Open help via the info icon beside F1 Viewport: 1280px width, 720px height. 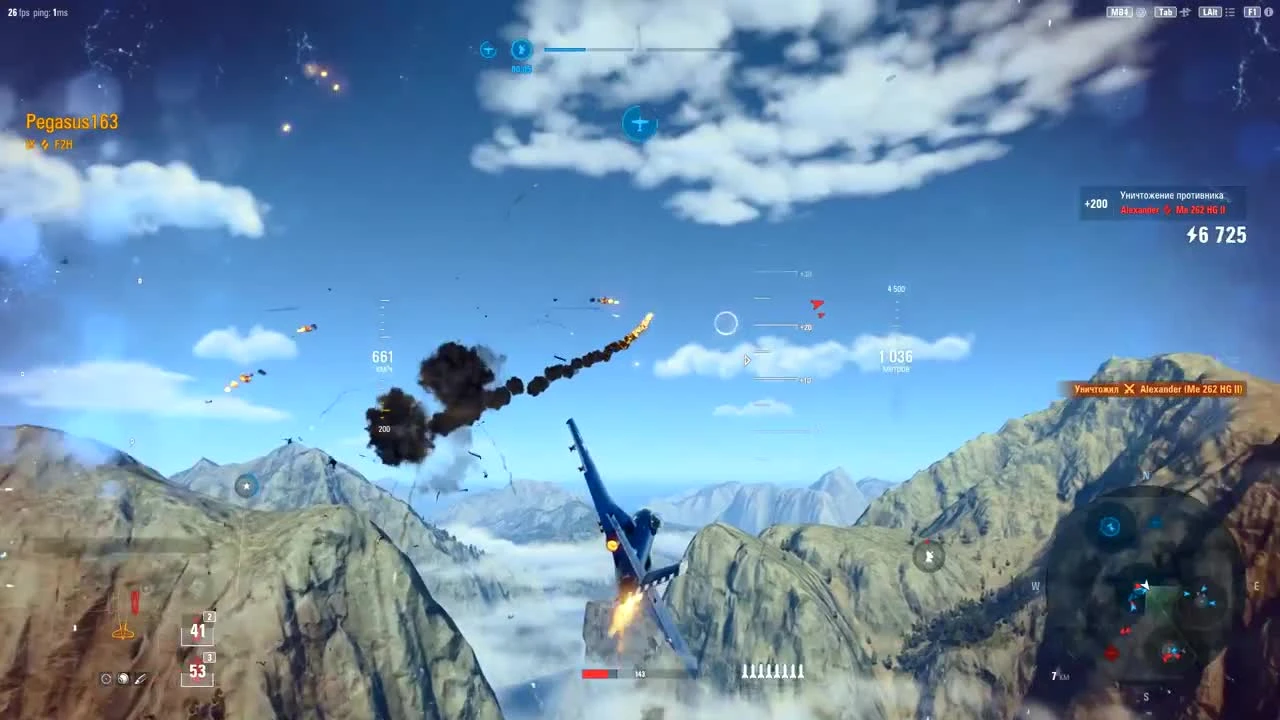(1267, 12)
